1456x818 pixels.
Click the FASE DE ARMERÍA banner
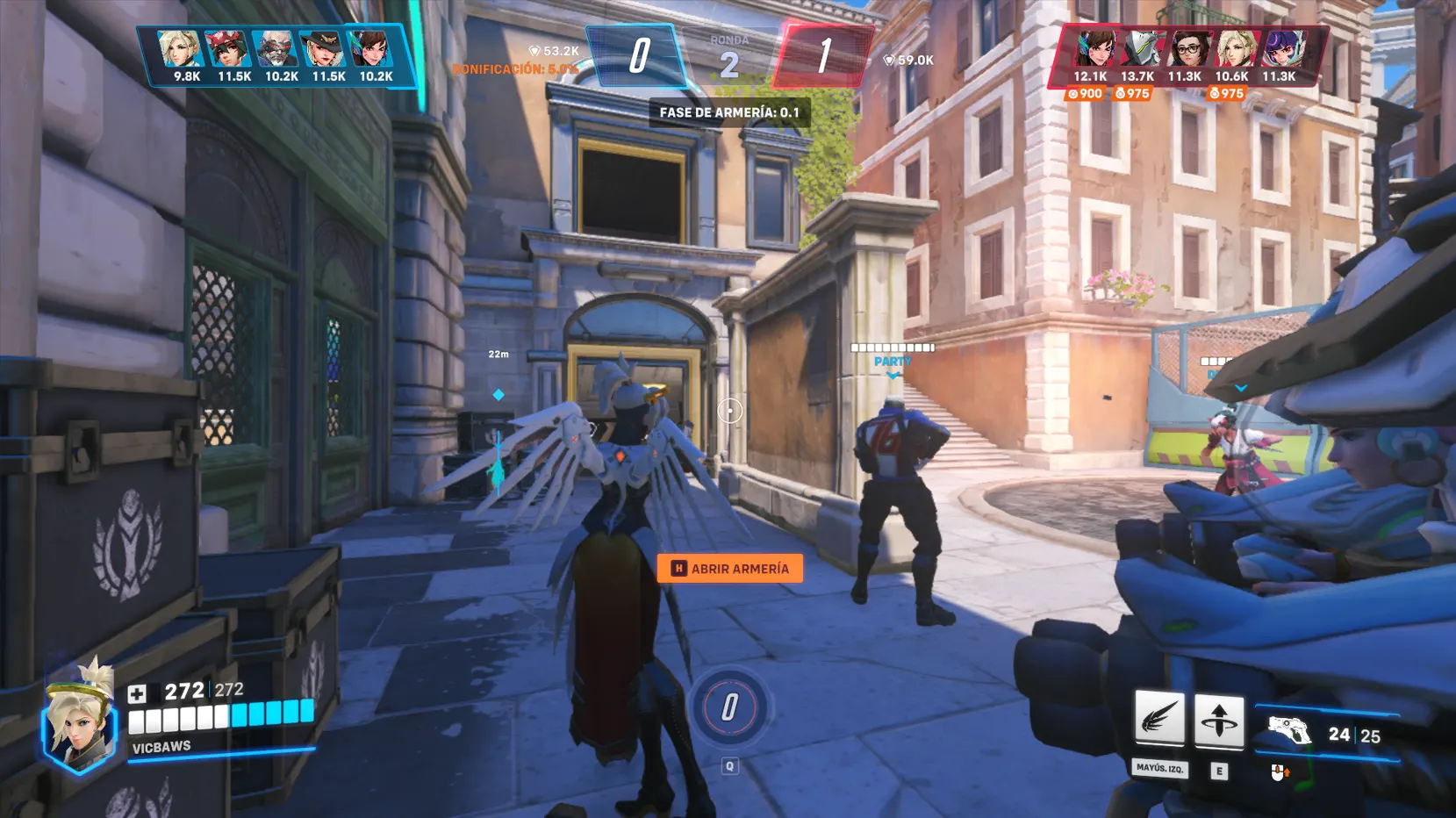pos(730,113)
